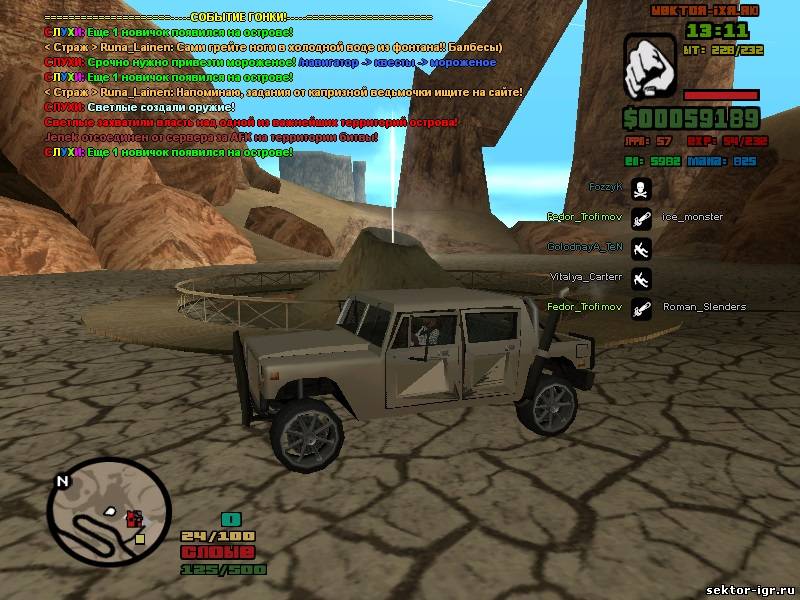
Task: Click the name Roman_Slenders in the kill feed
Action: (704, 307)
